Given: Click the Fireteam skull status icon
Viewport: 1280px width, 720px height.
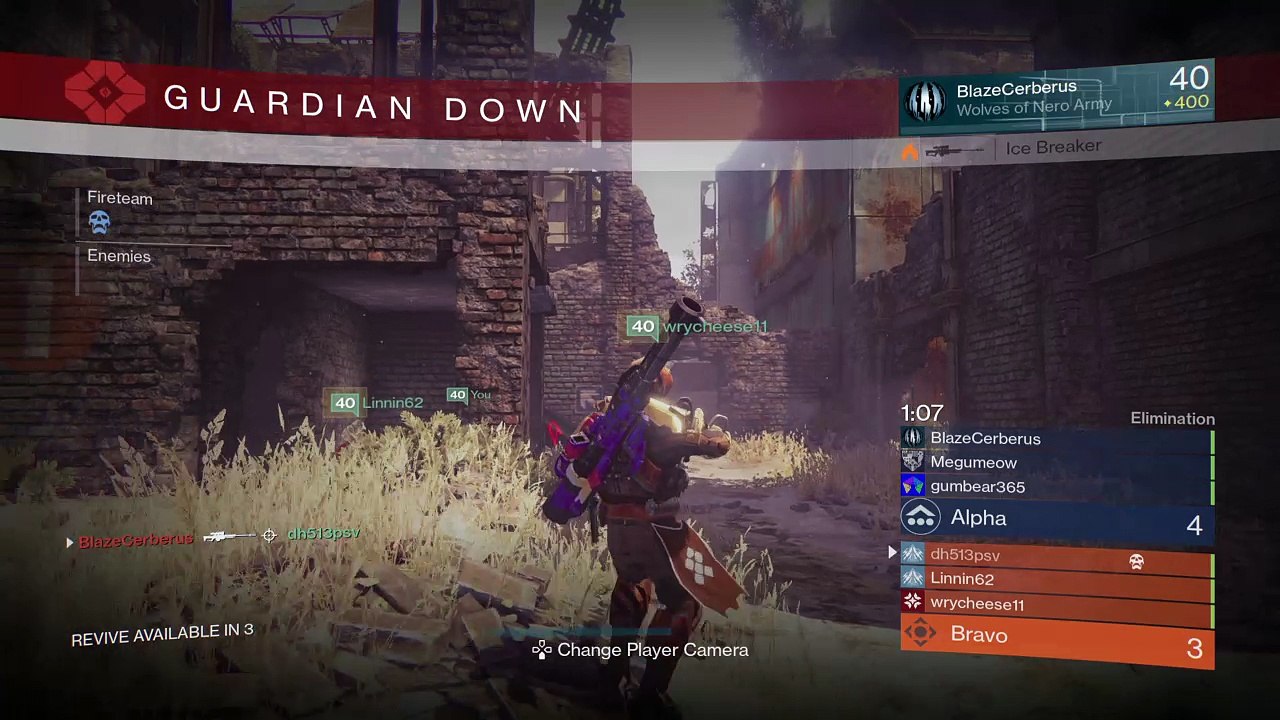Looking at the screenshot, I should pyautogui.click(x=99, y=222).
